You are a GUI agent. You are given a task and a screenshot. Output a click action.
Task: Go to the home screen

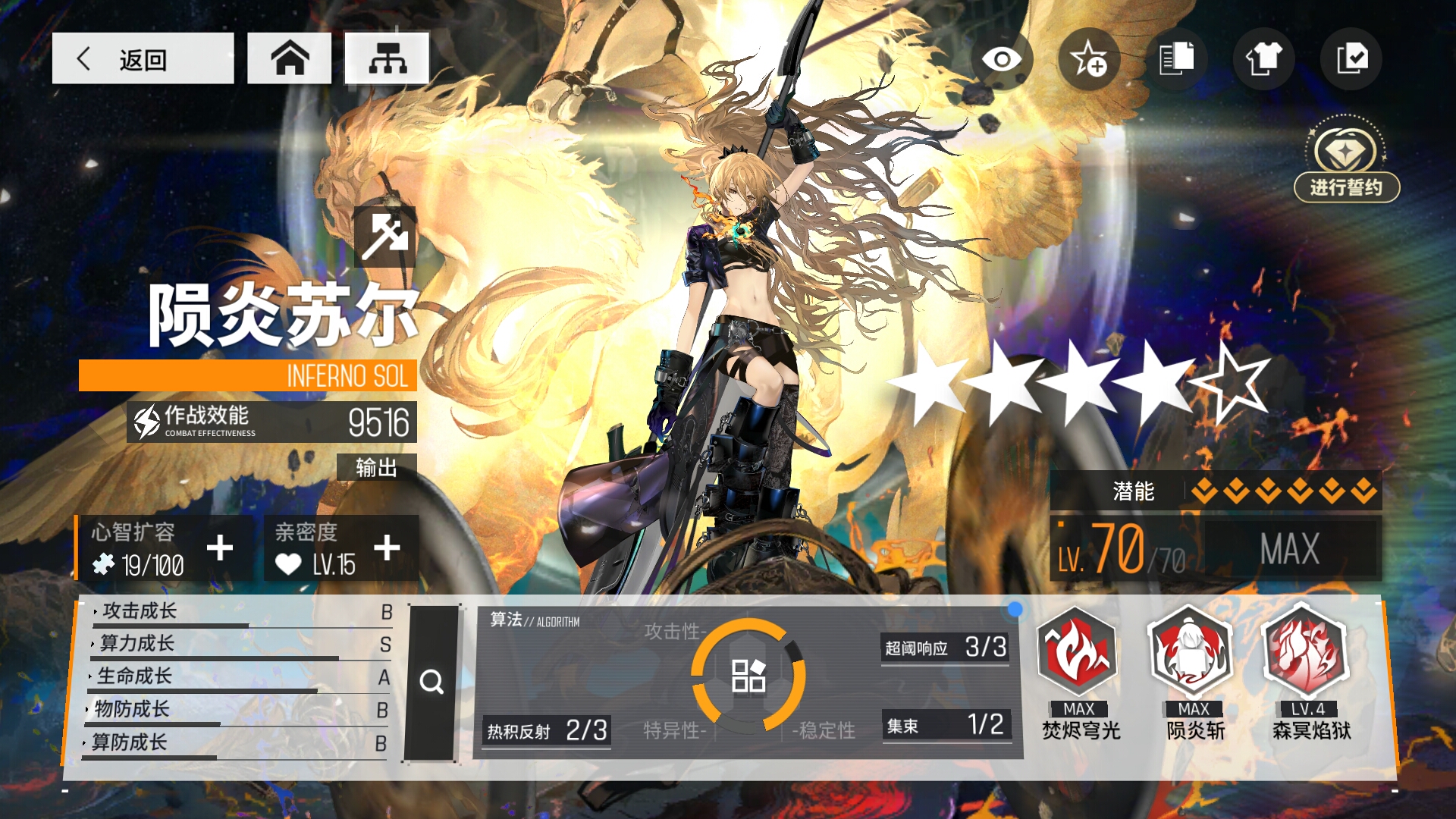click(x=290, y=58)
